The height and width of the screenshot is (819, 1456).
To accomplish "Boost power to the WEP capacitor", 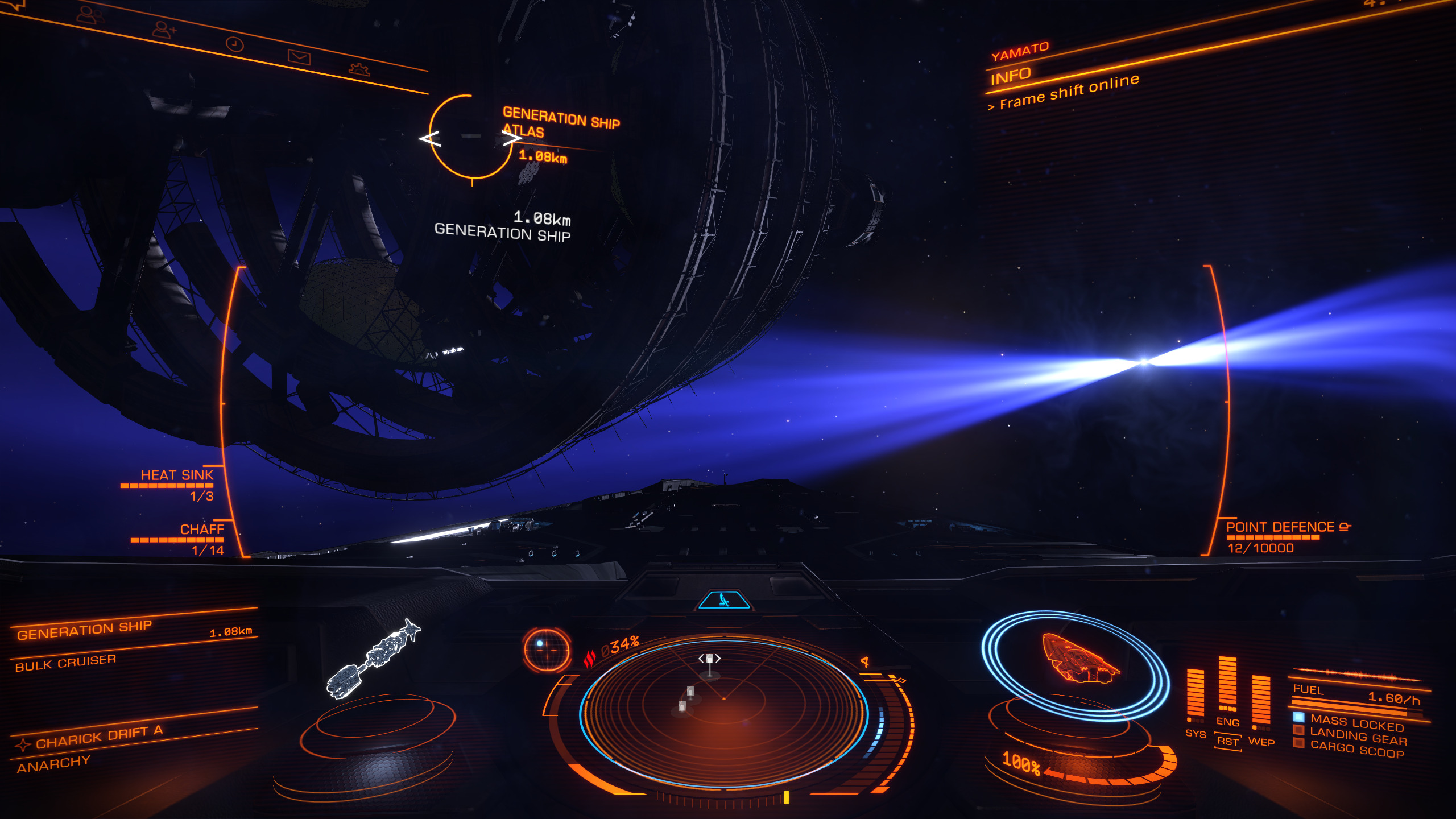I will [1261, 742].
